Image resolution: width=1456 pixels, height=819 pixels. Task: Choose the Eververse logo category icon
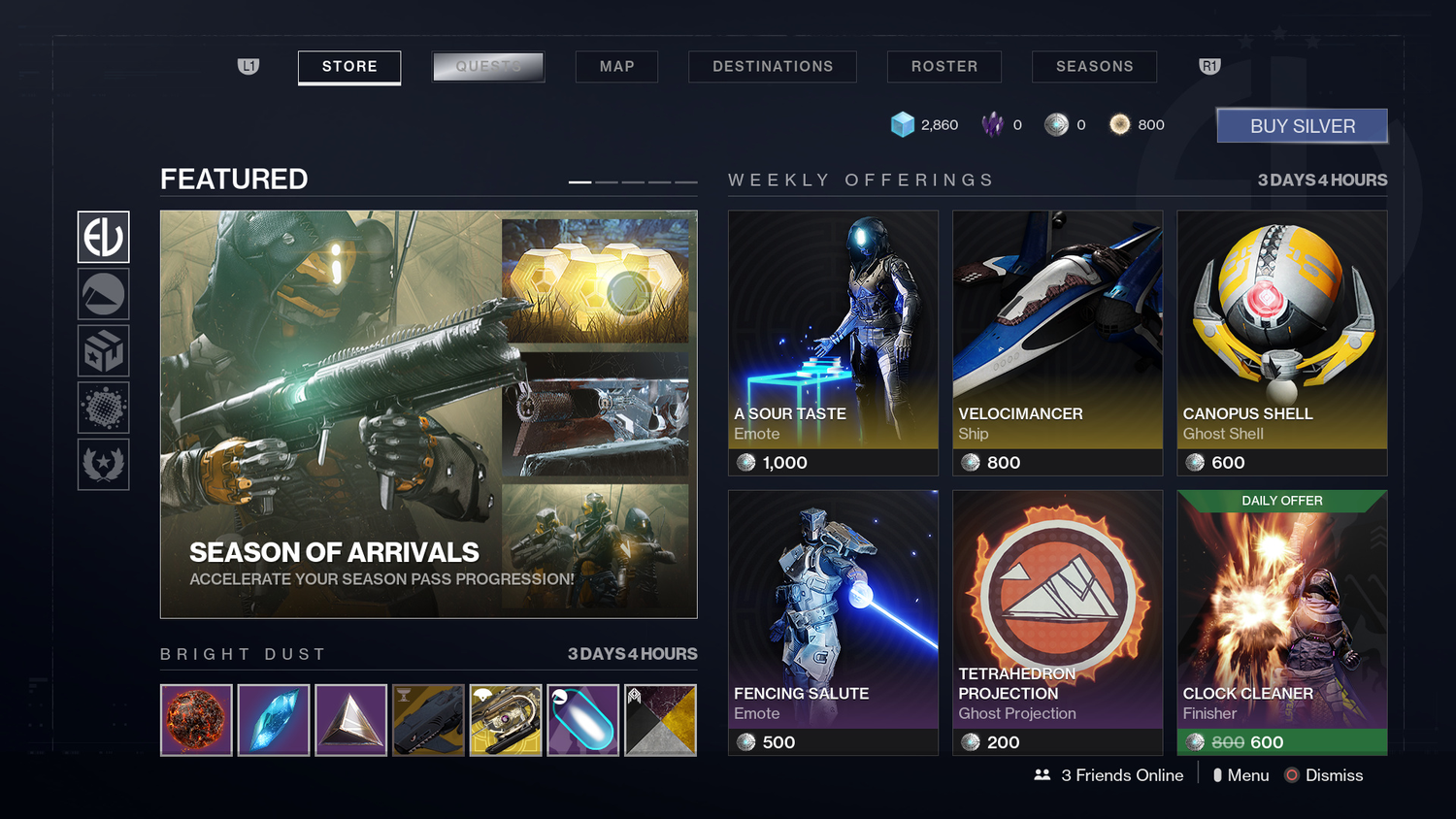click(x=104, y=237)
